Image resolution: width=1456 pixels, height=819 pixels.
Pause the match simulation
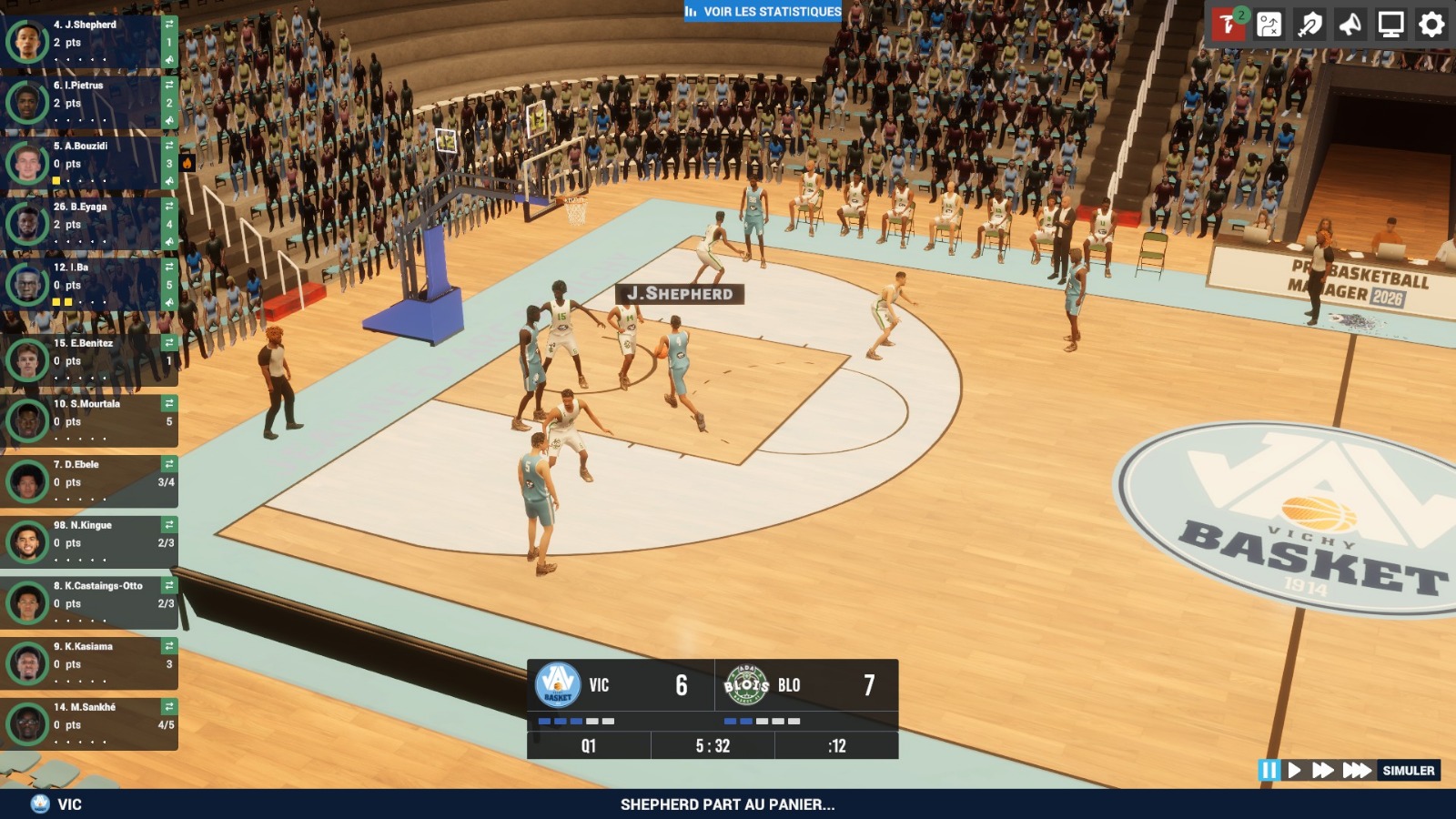[x=1268, y=771]
